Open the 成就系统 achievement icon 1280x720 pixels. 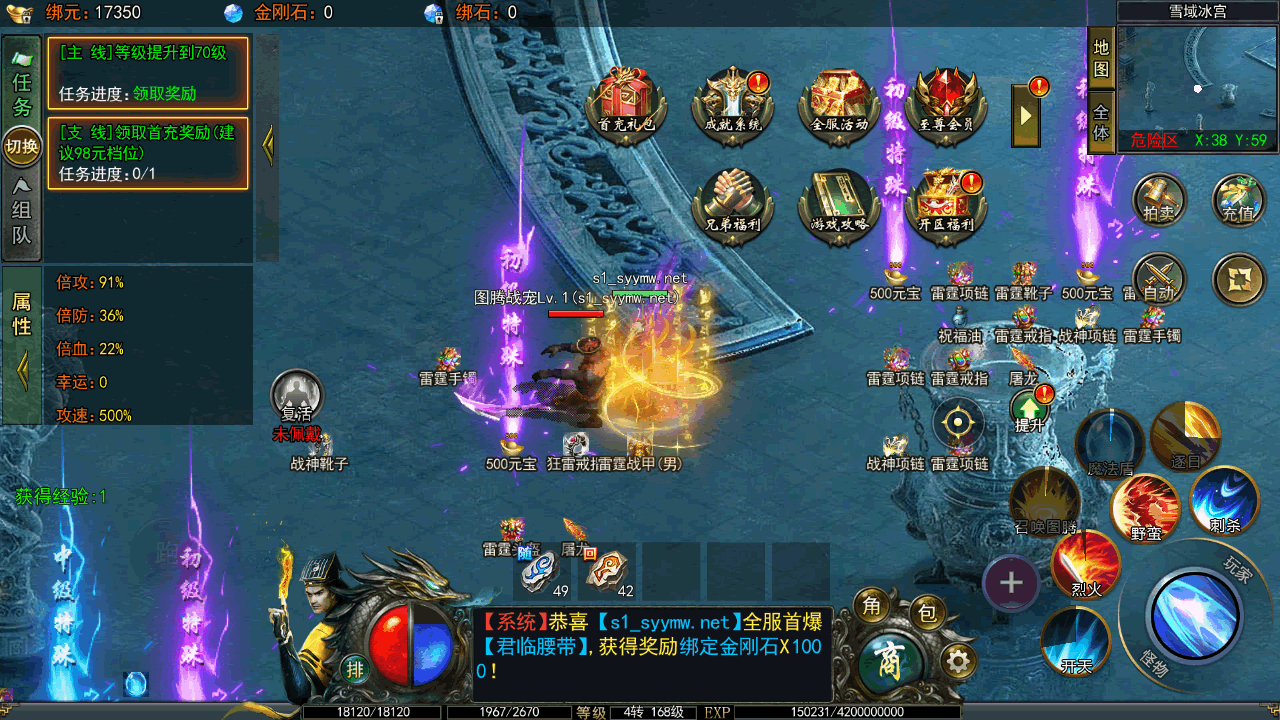[733, 102]
